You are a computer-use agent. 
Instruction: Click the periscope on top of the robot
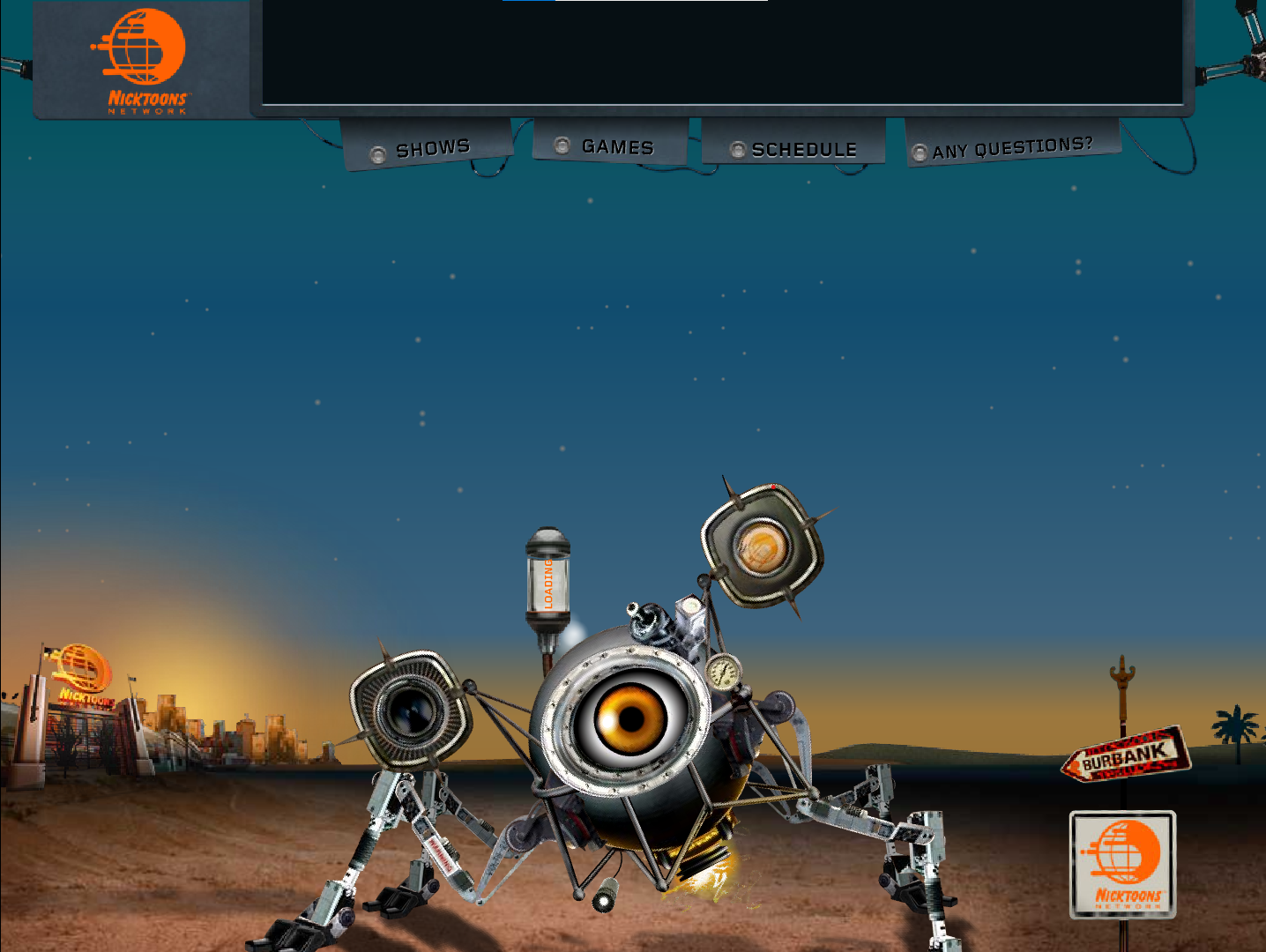tap(647, 622)
